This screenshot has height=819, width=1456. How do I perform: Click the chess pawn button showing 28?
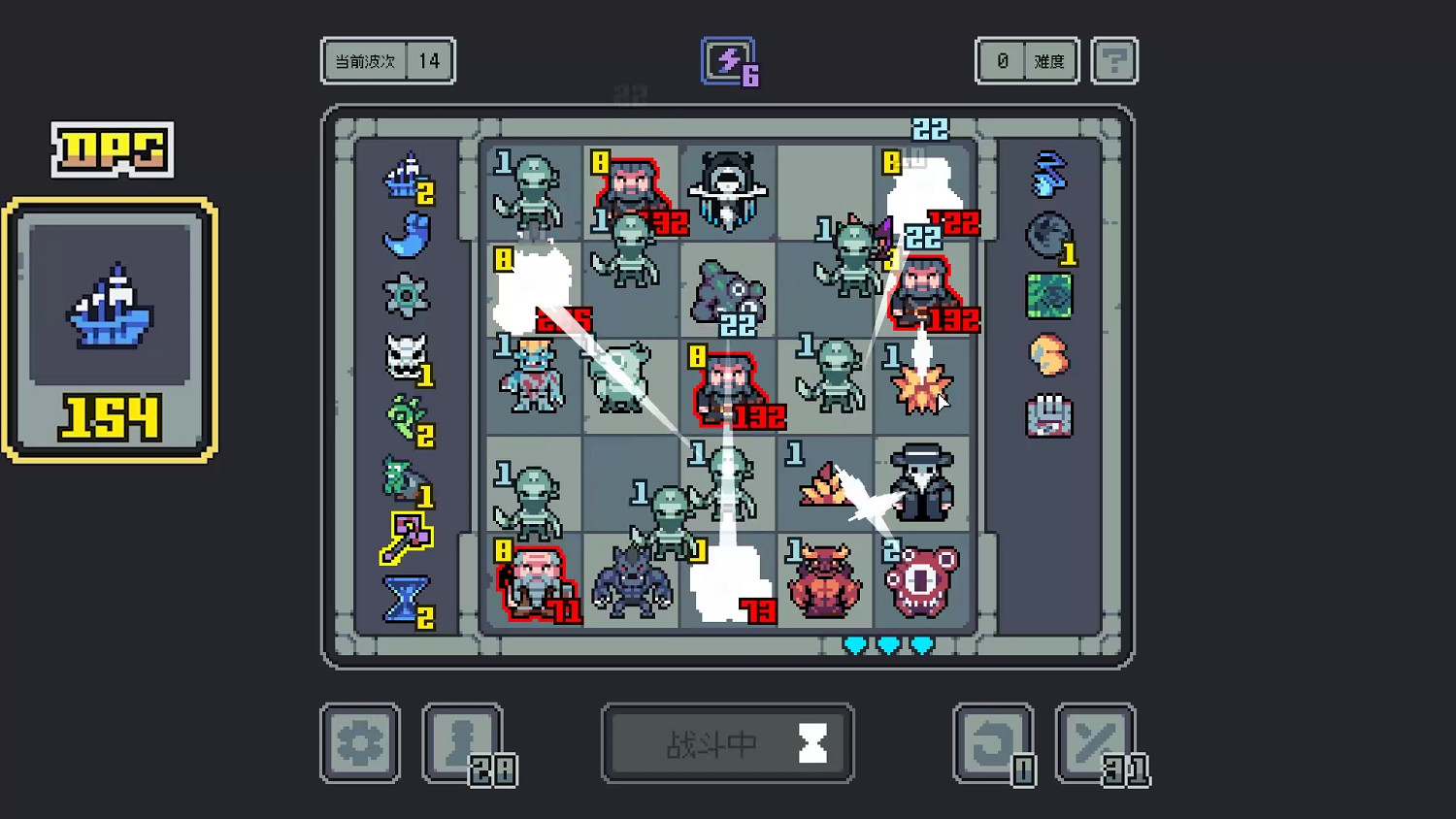tap(463, 742)
